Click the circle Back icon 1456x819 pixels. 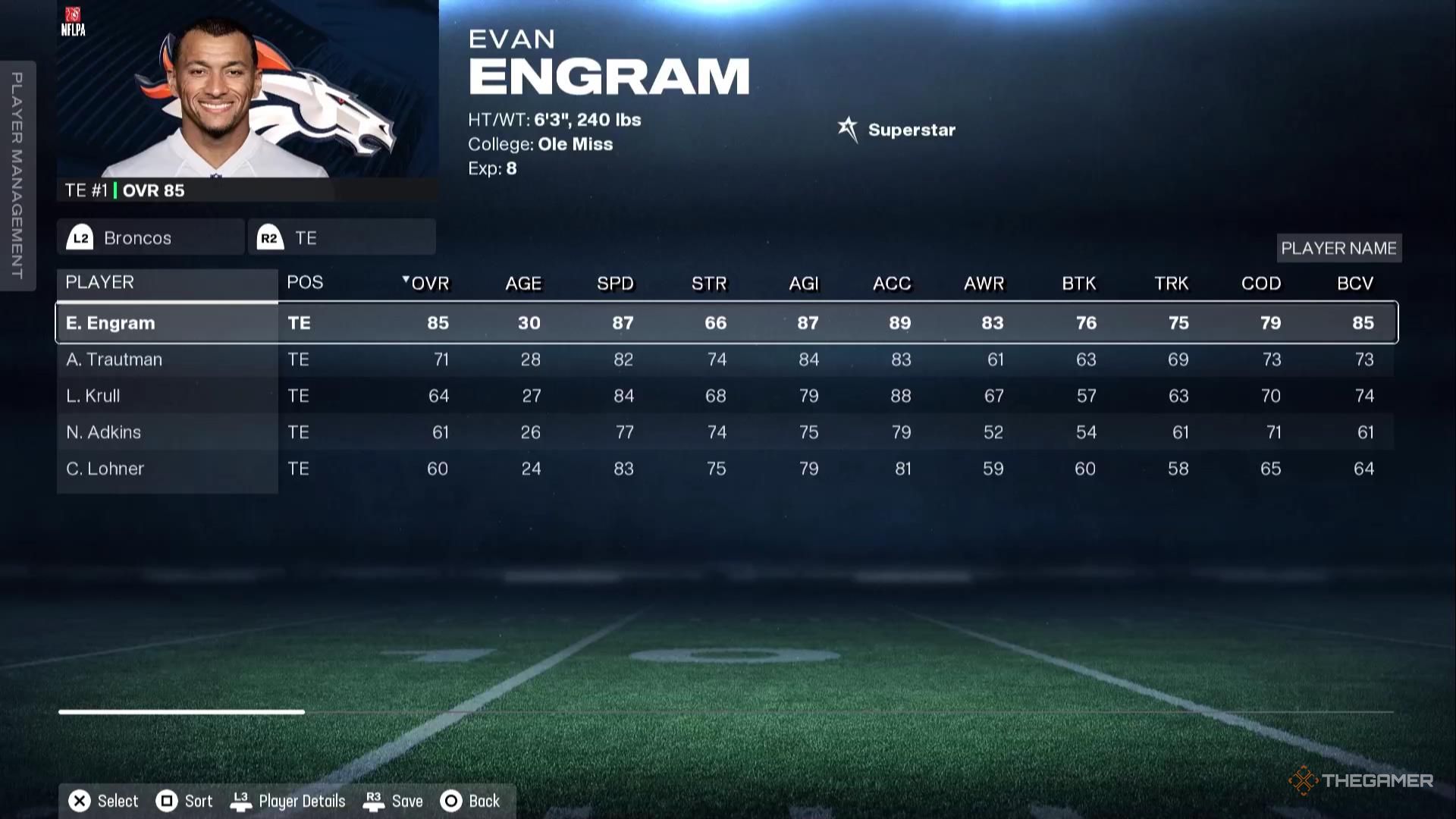click(450, 800)
